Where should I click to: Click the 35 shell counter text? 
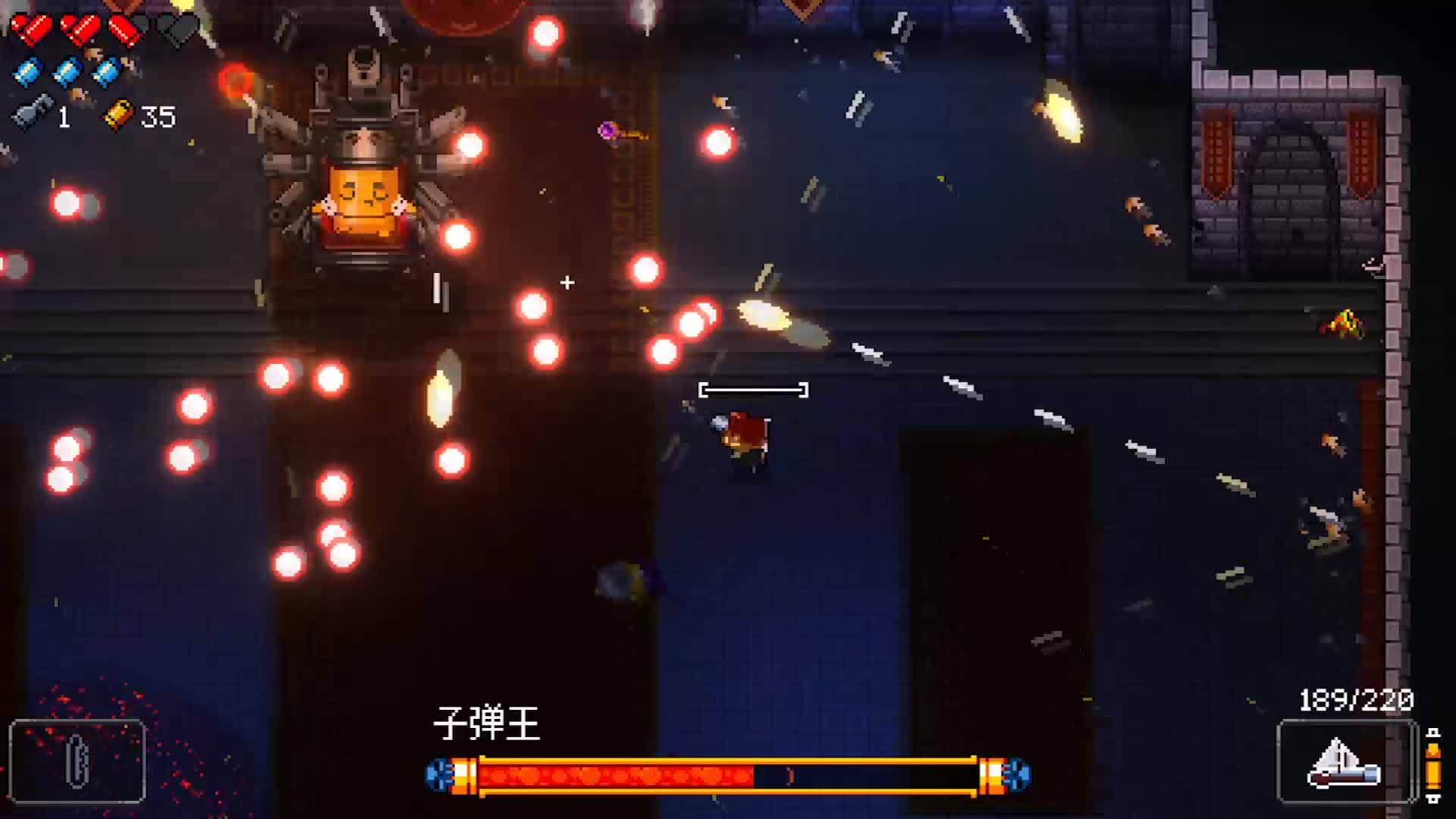click(157, 115)
